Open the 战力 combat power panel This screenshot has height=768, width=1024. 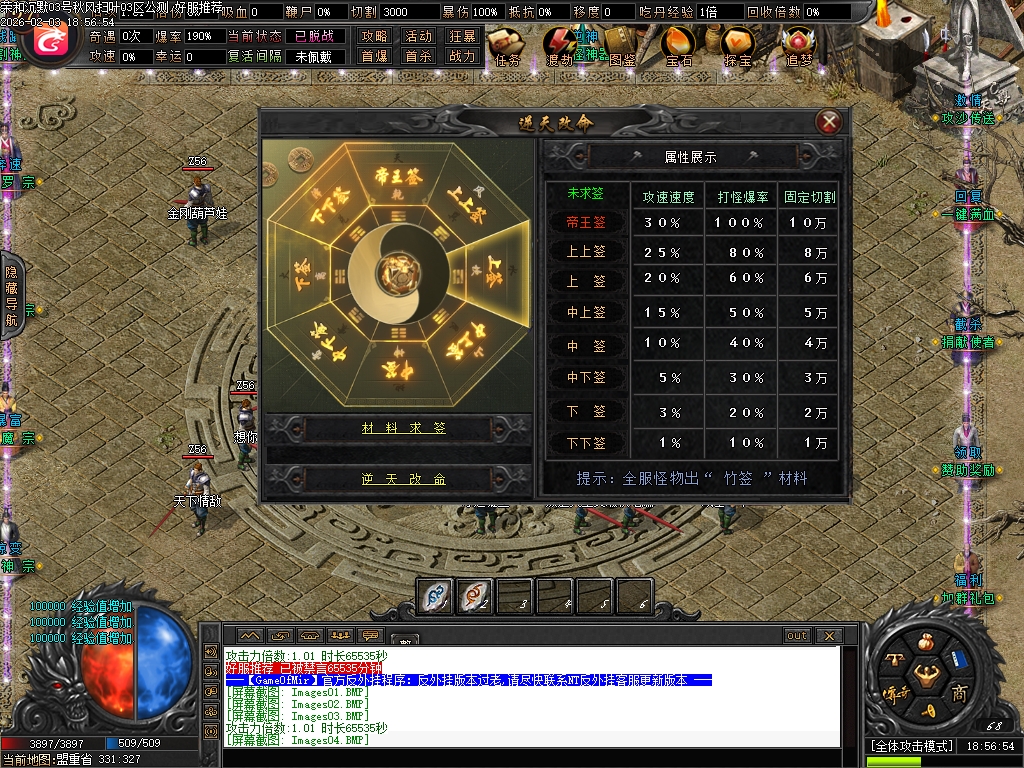(462, 57)
